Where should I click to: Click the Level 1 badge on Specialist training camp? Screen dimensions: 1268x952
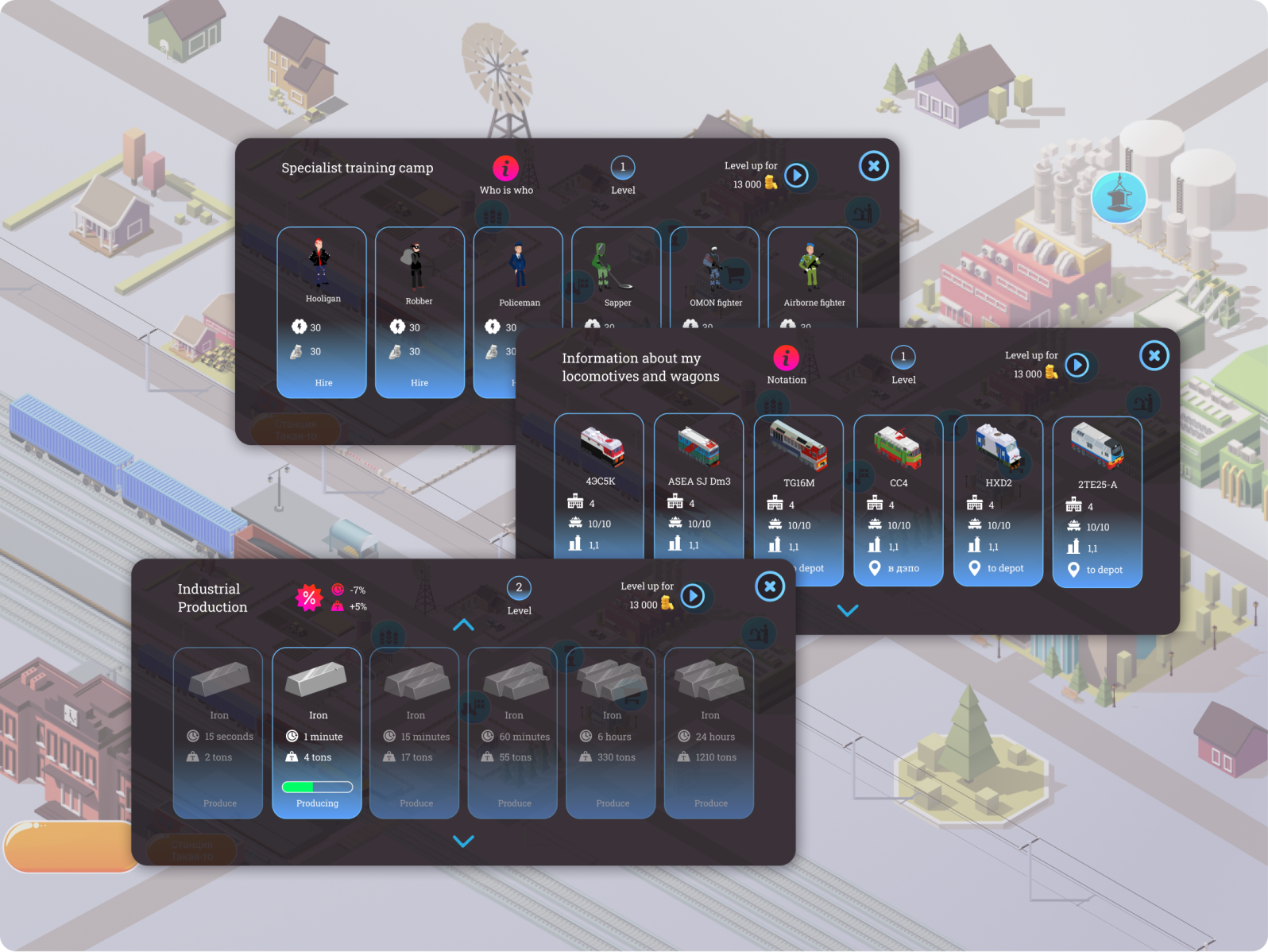coord(623,167)
